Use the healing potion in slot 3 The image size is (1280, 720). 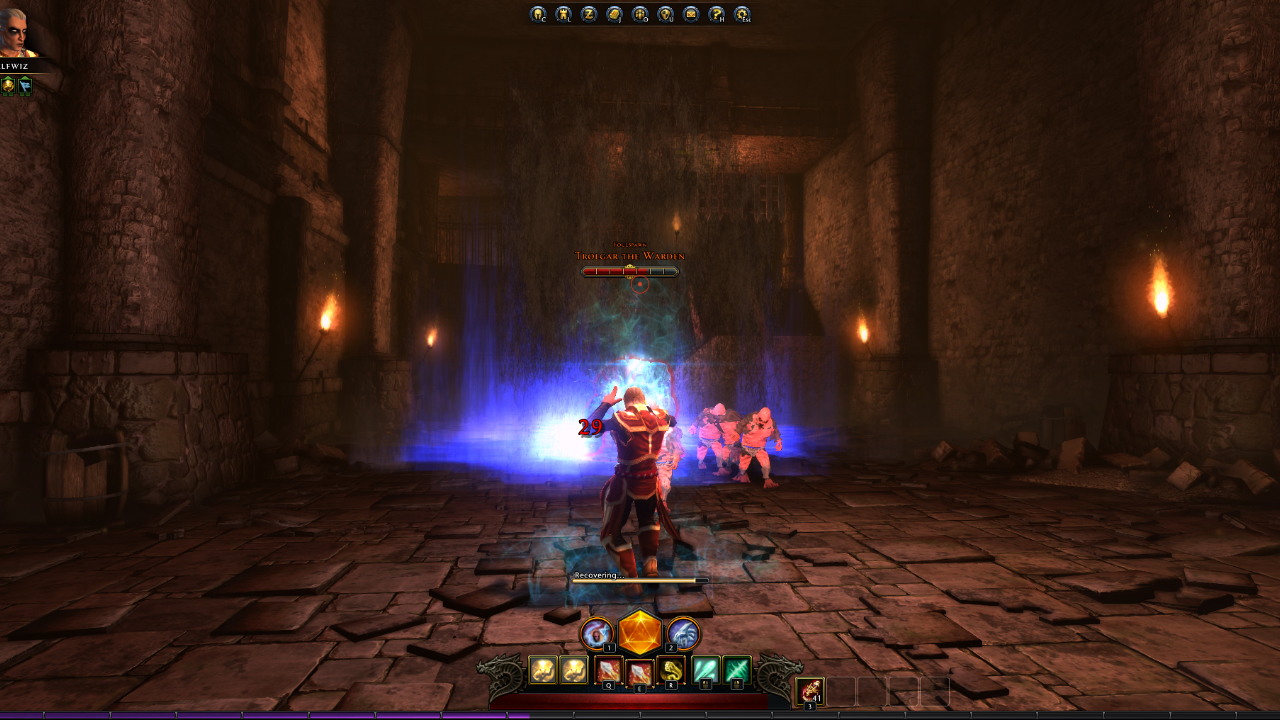coord(809,692)
